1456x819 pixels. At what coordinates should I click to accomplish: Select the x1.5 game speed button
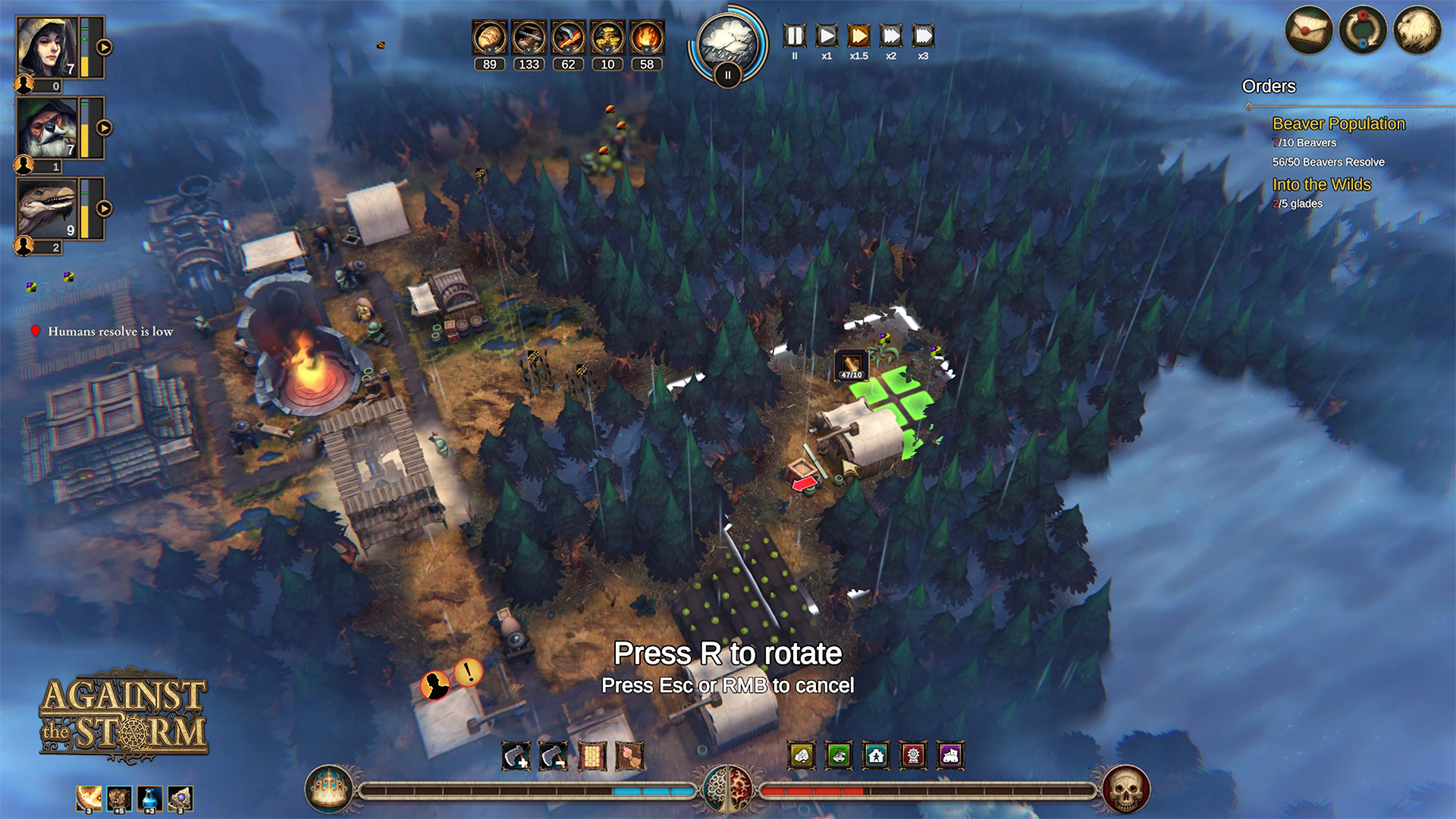coord(858,36)
